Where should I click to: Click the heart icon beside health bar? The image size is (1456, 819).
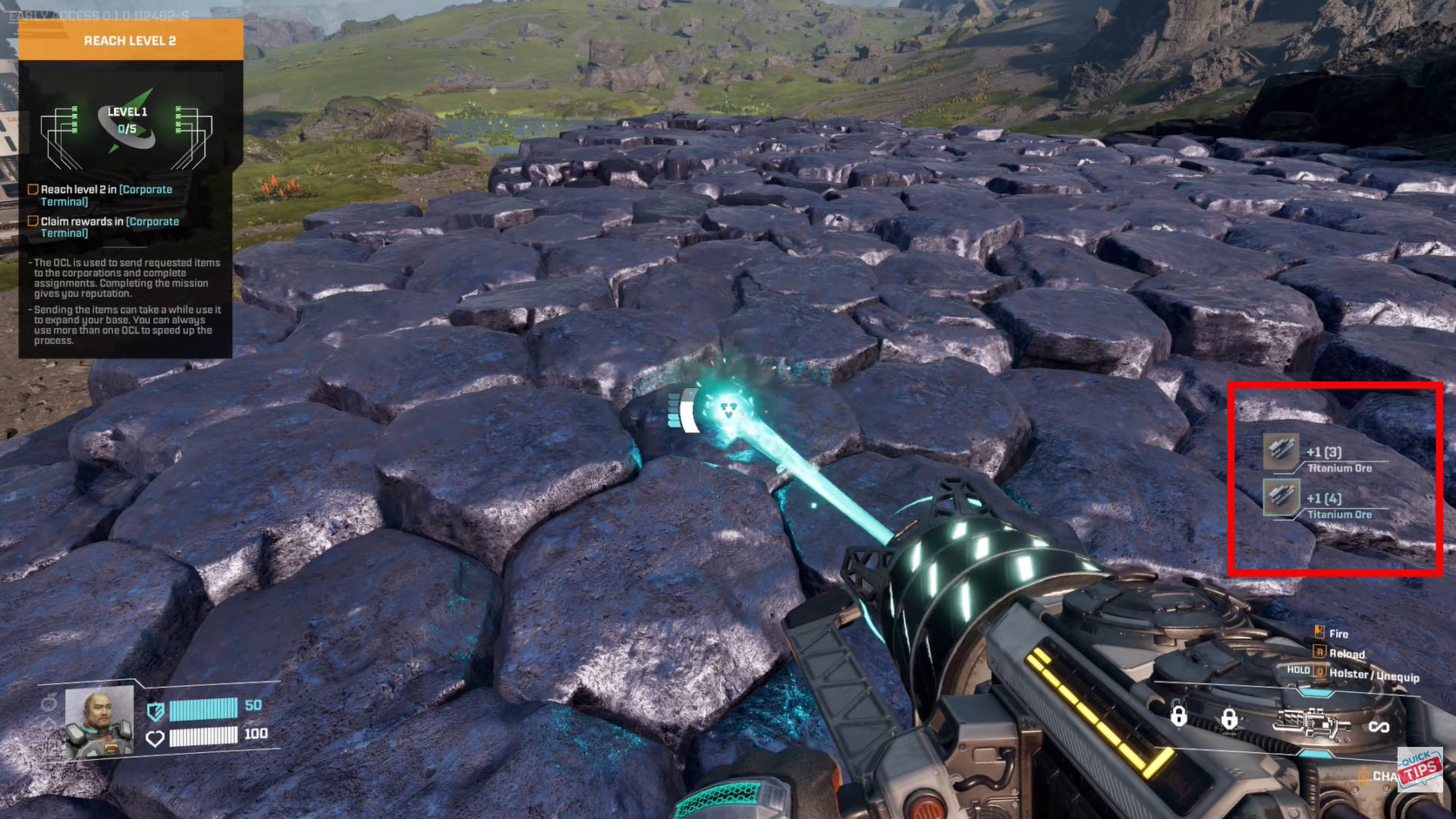(x=155, y=738)
